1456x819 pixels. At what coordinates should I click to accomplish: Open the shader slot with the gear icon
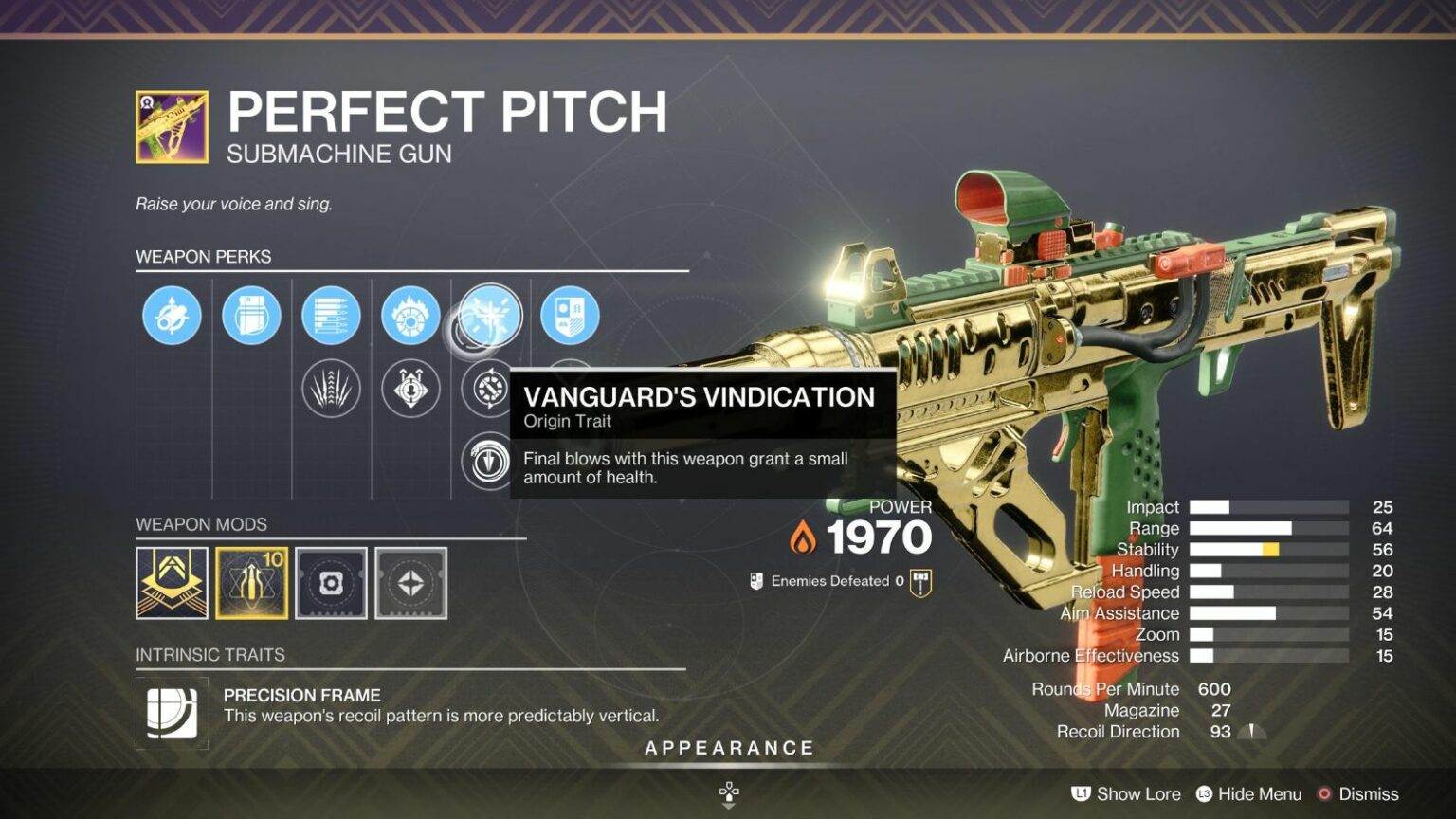click(331, 583)
